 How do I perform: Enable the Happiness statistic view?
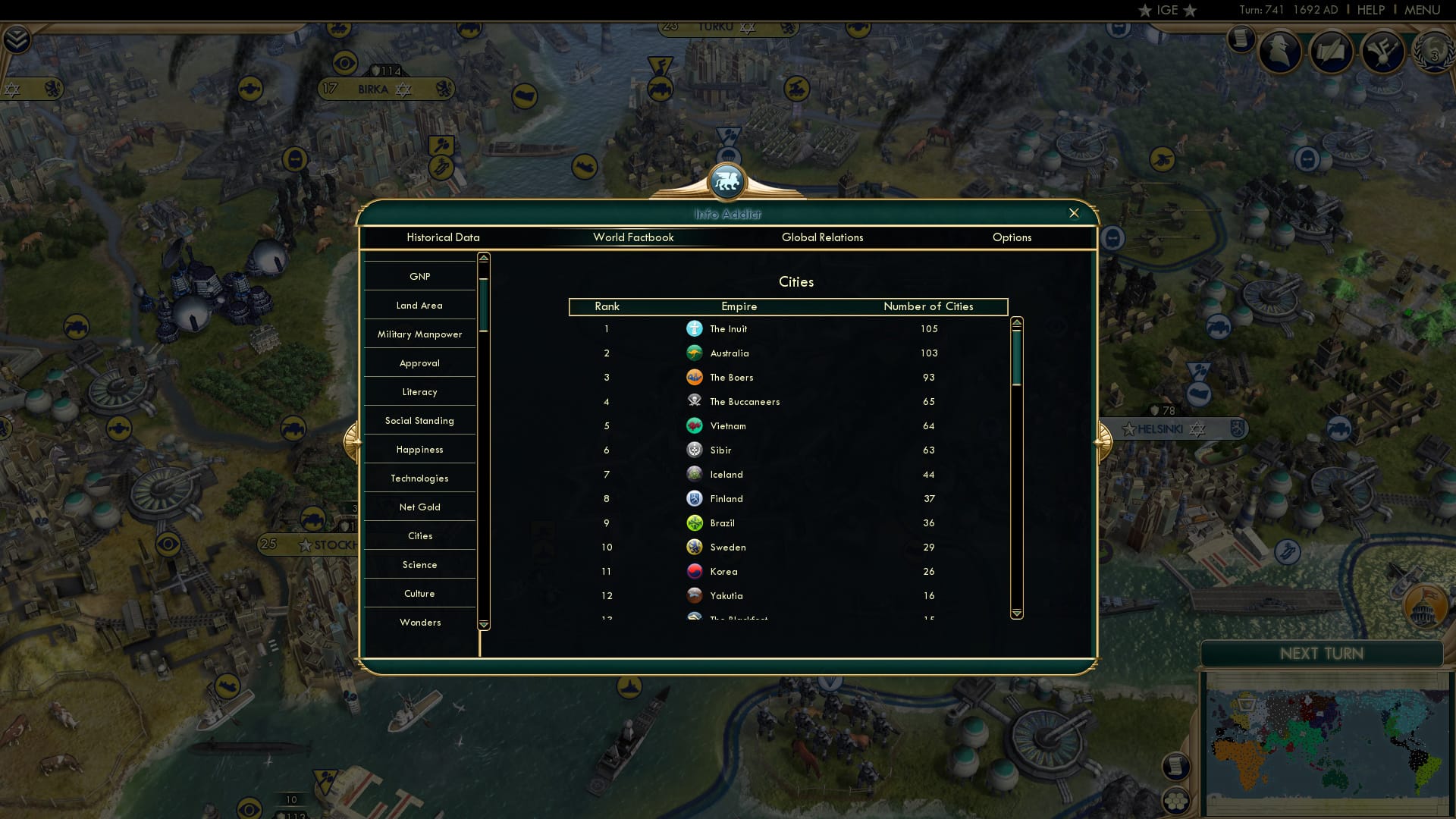420,449
